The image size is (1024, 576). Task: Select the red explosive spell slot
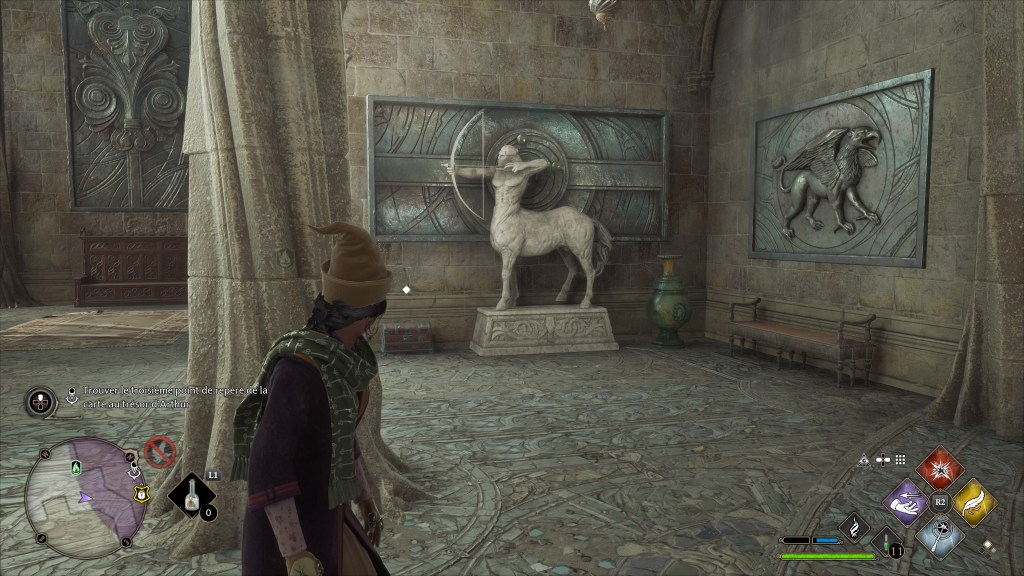pyautogui.click(x=940, y=469)
